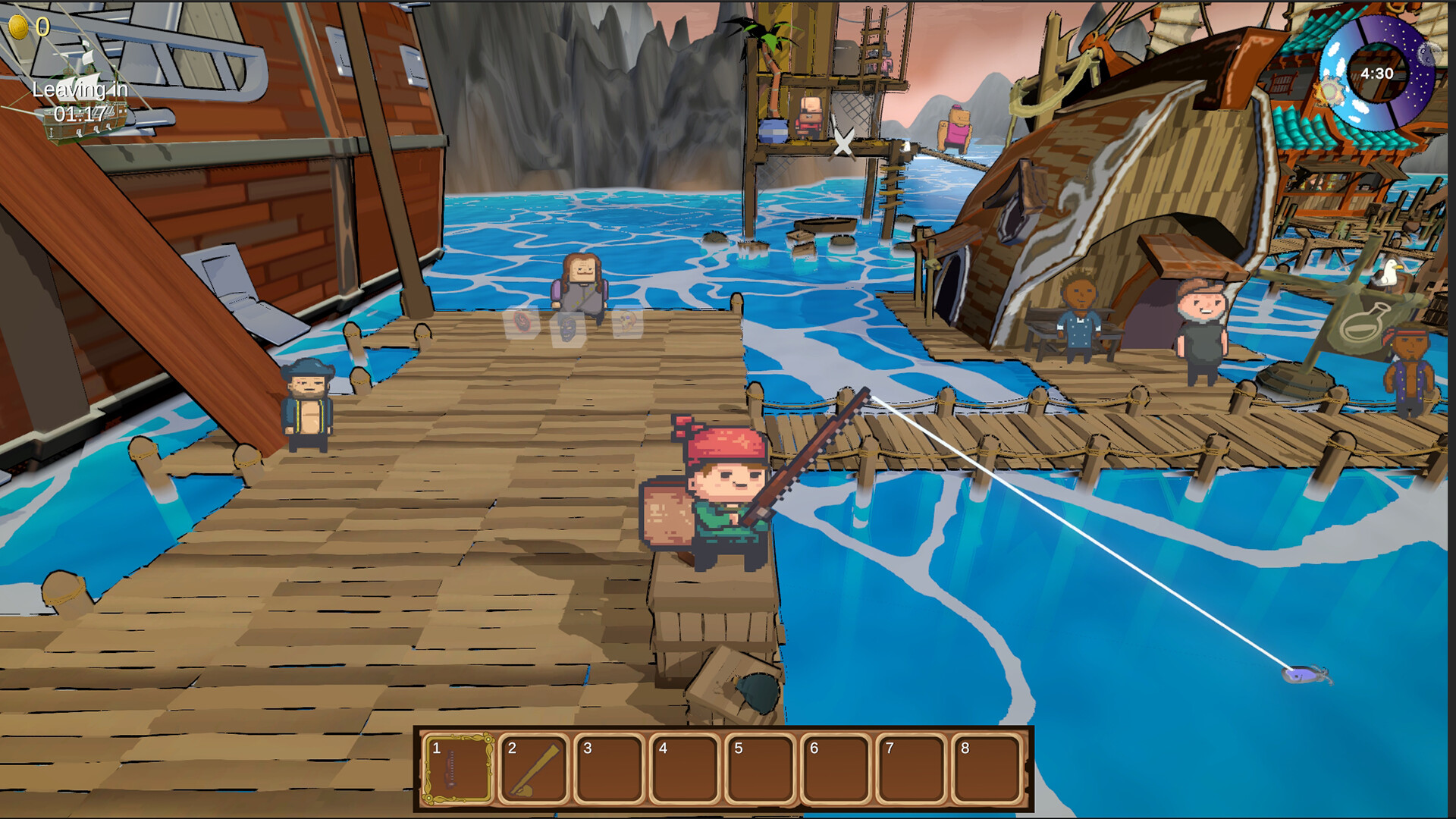Click the moon icon on the day-night clock

(1426, 55)
